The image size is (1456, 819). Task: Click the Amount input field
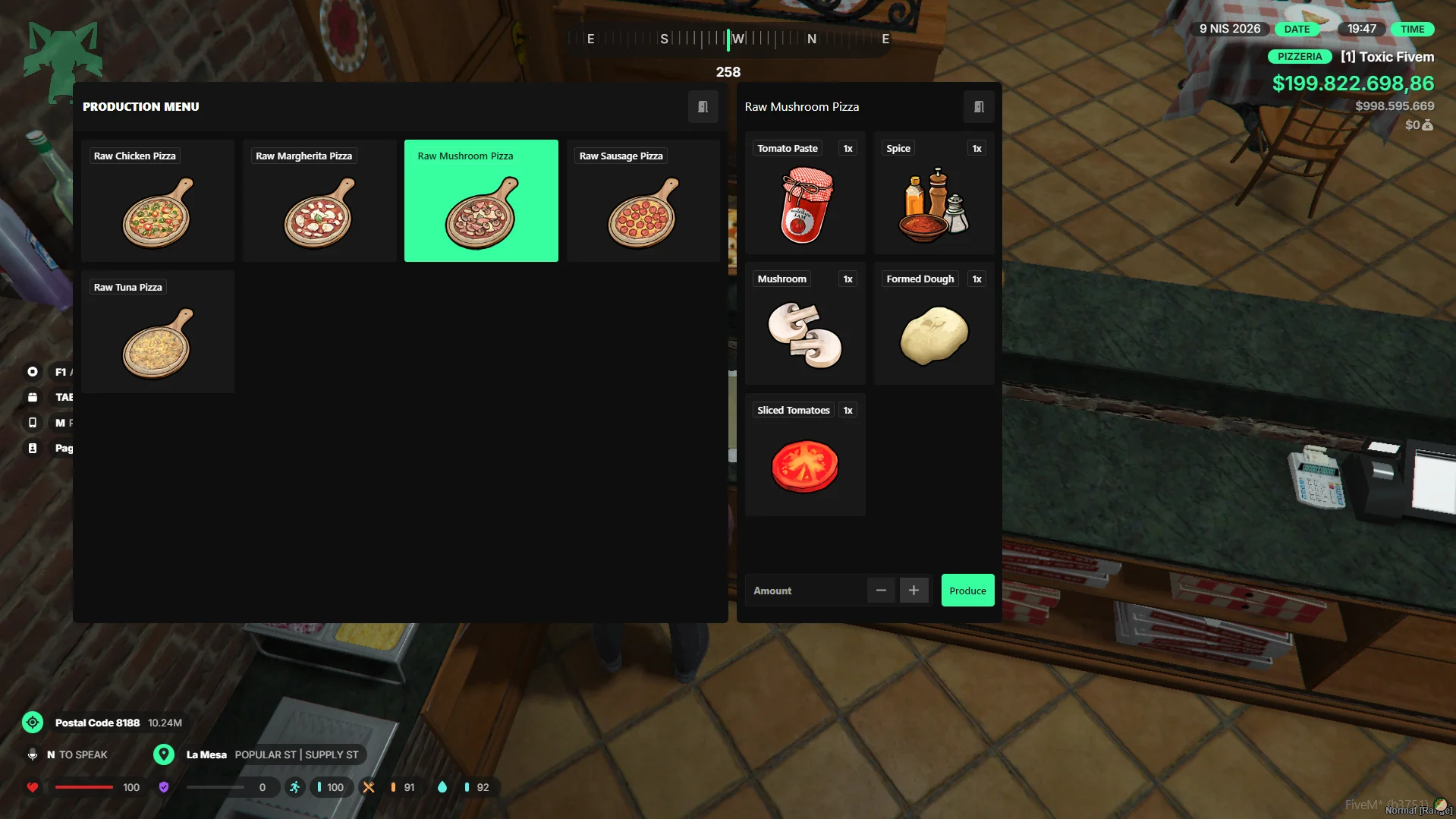pyautogui.click(x=806, y=591)
